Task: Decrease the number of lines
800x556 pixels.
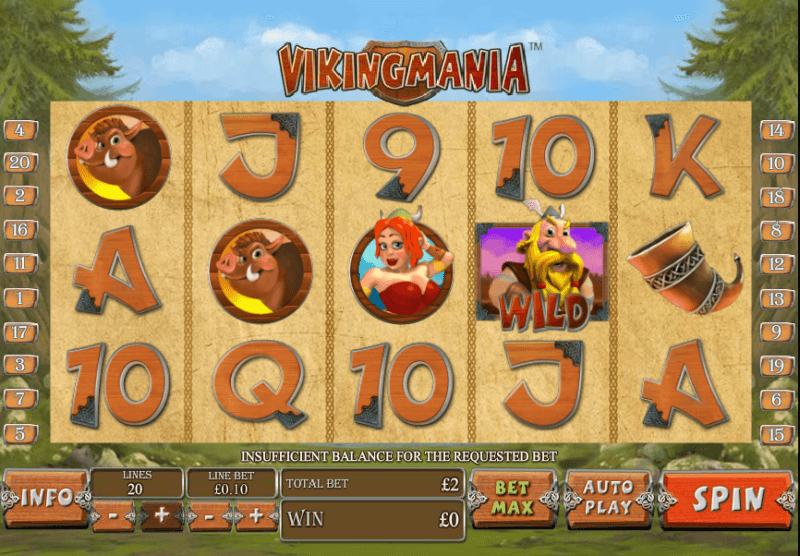Action: [x=113, y=517]
